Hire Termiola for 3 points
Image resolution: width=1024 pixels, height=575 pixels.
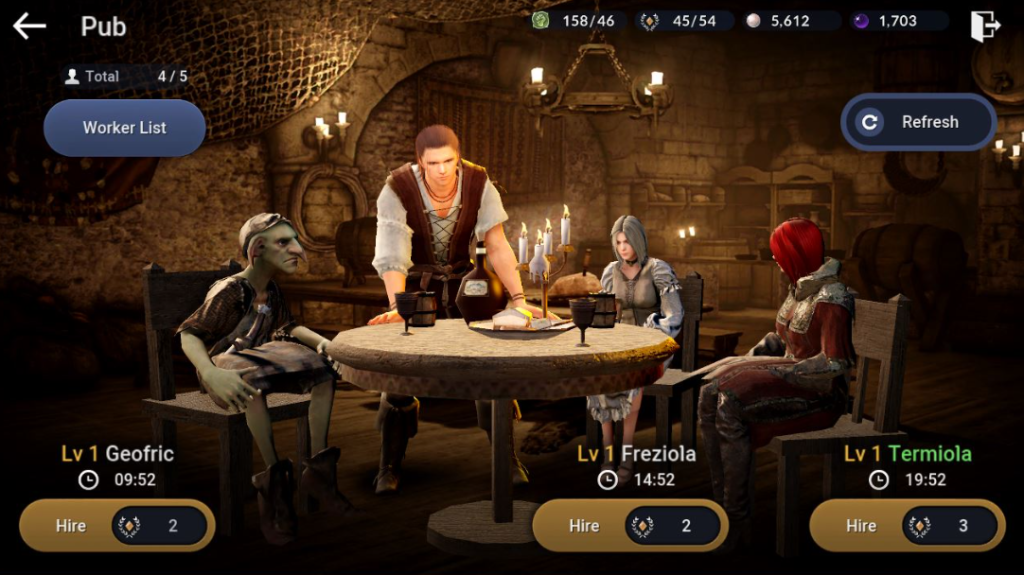(907, 525)
